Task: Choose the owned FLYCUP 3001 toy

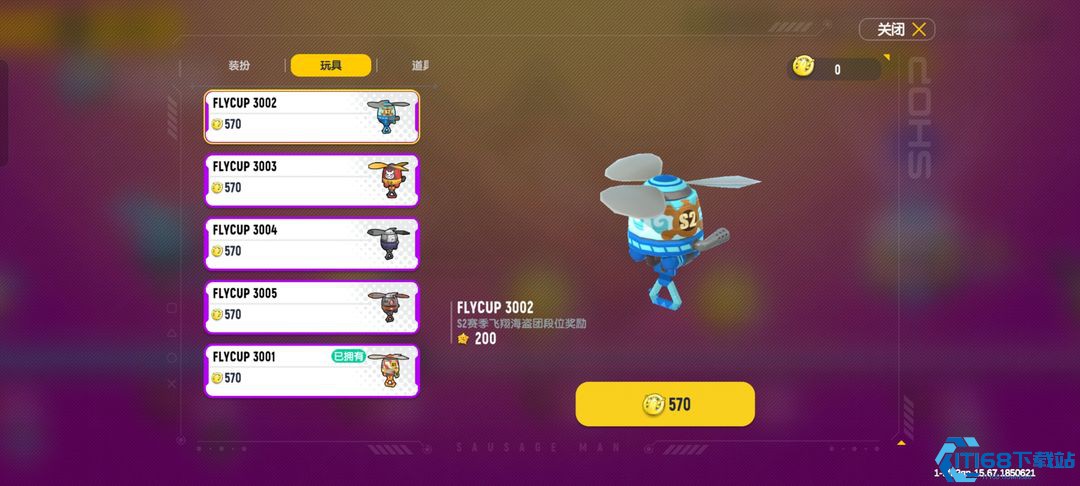Action: tap(311, 370)
